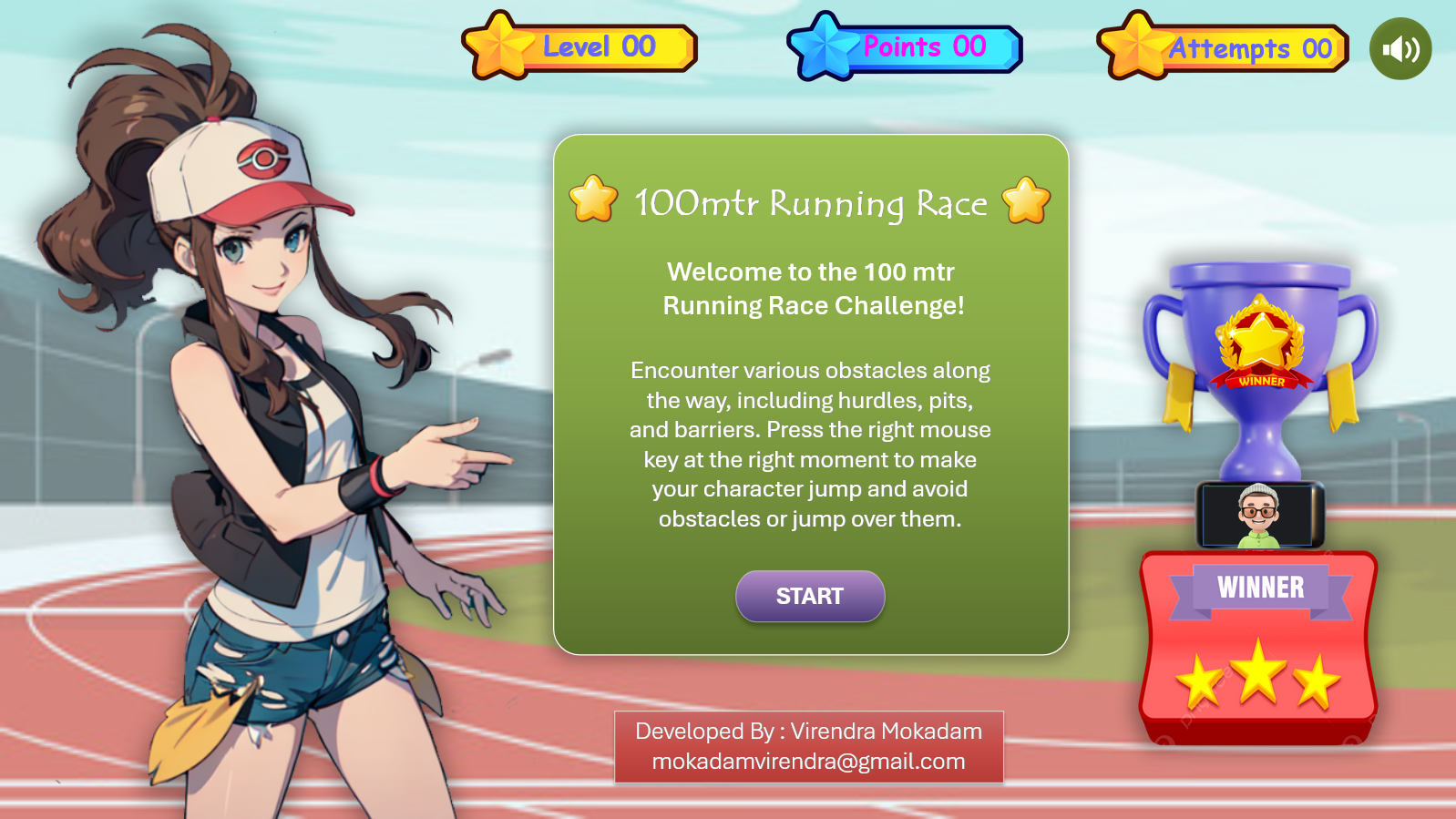Click the star right of the race title
Screen dimensions: 1456x819
(1025, 202)
